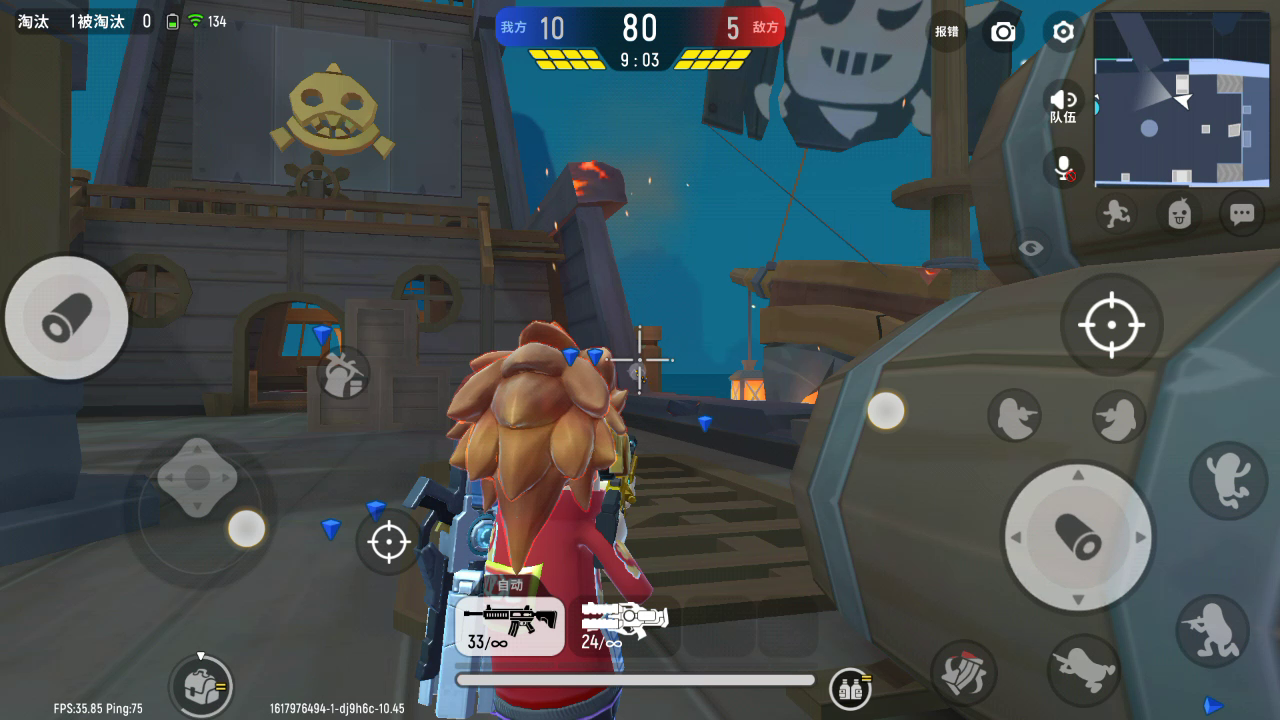Select the assault rifle slot with 33 ammo
The image size is (1280, 720).
coord(510,626)
